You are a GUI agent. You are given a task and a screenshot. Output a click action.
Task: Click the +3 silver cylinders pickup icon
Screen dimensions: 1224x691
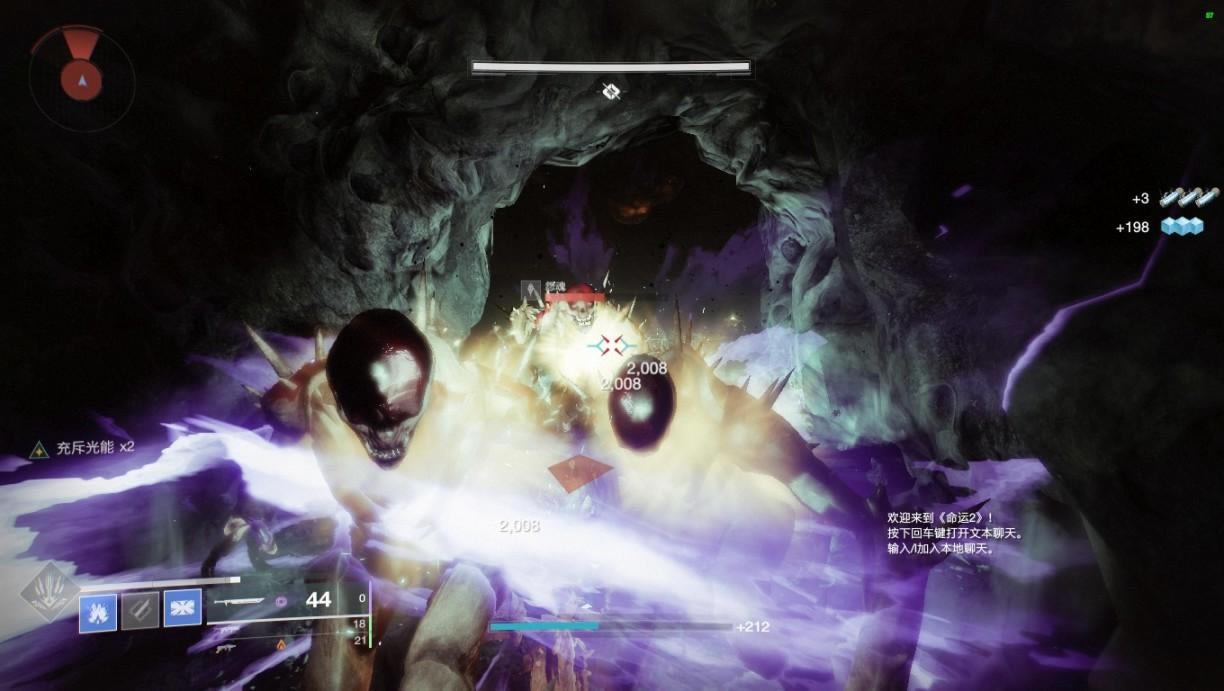point(1188,198)
